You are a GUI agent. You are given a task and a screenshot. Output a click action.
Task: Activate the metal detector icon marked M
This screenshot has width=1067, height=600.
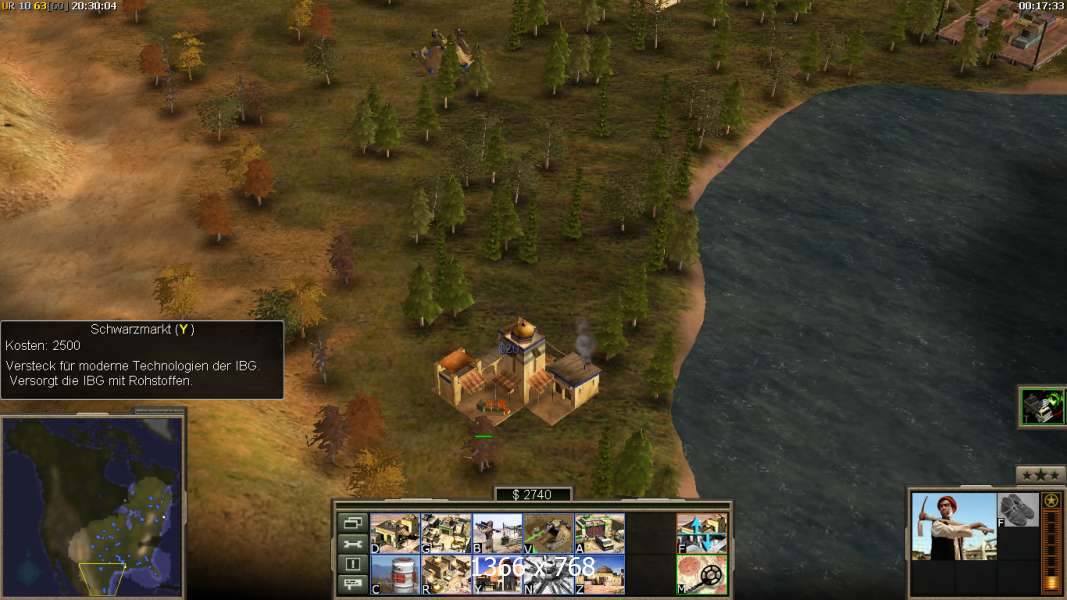702,574
